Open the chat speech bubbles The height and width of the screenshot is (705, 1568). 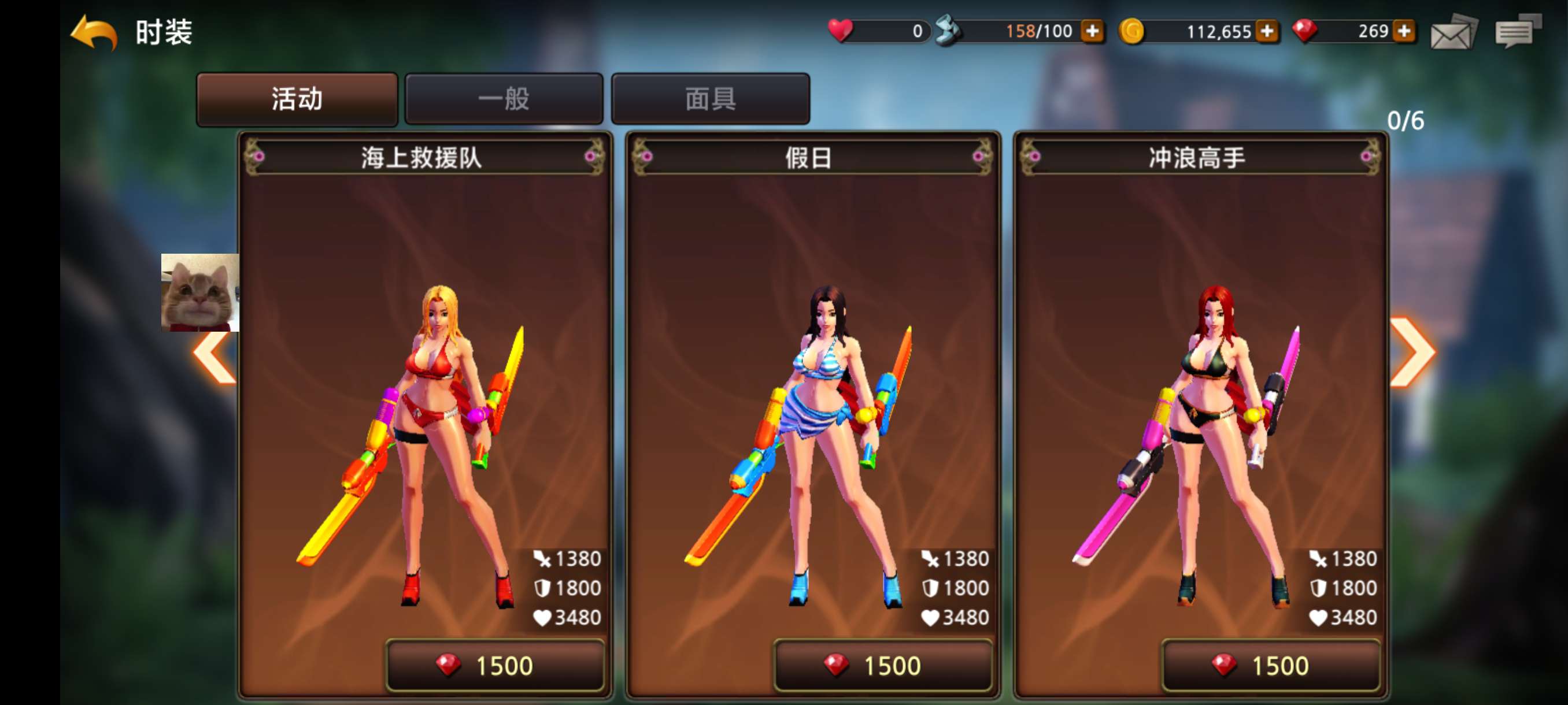point(1518,32)
